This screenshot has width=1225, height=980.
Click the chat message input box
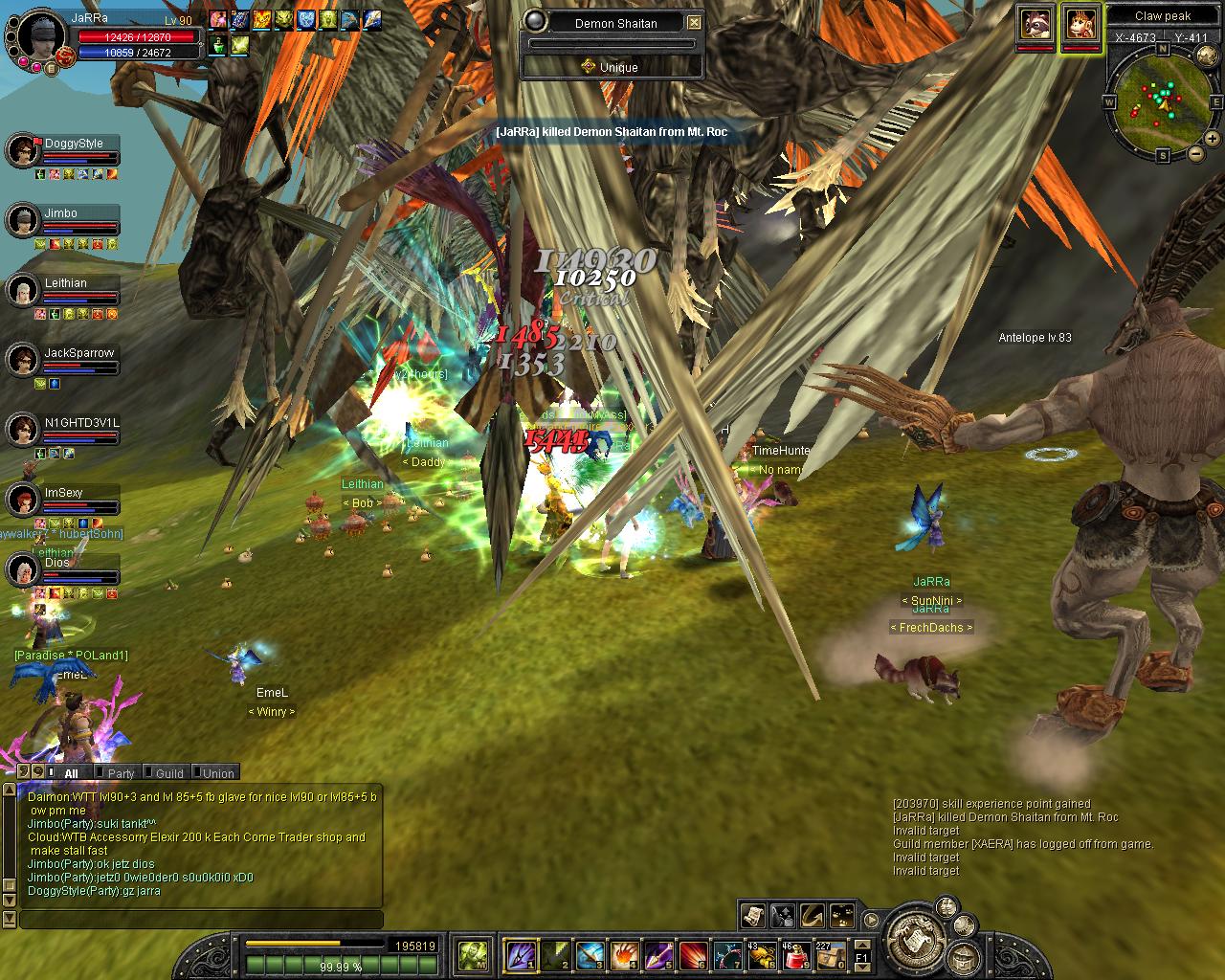tap(201, 920)
